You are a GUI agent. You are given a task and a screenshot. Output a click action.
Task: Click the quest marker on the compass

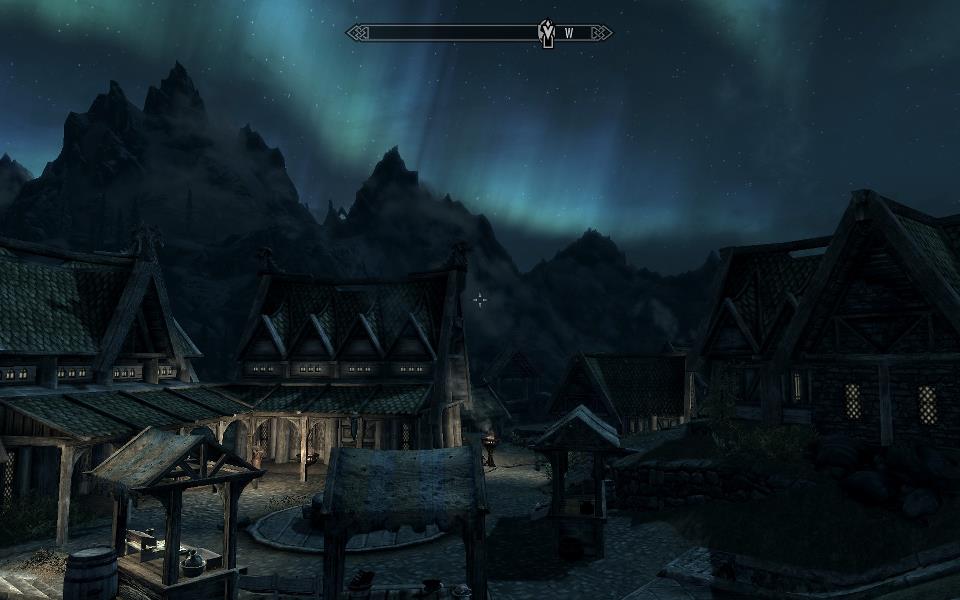click(546, 33)
